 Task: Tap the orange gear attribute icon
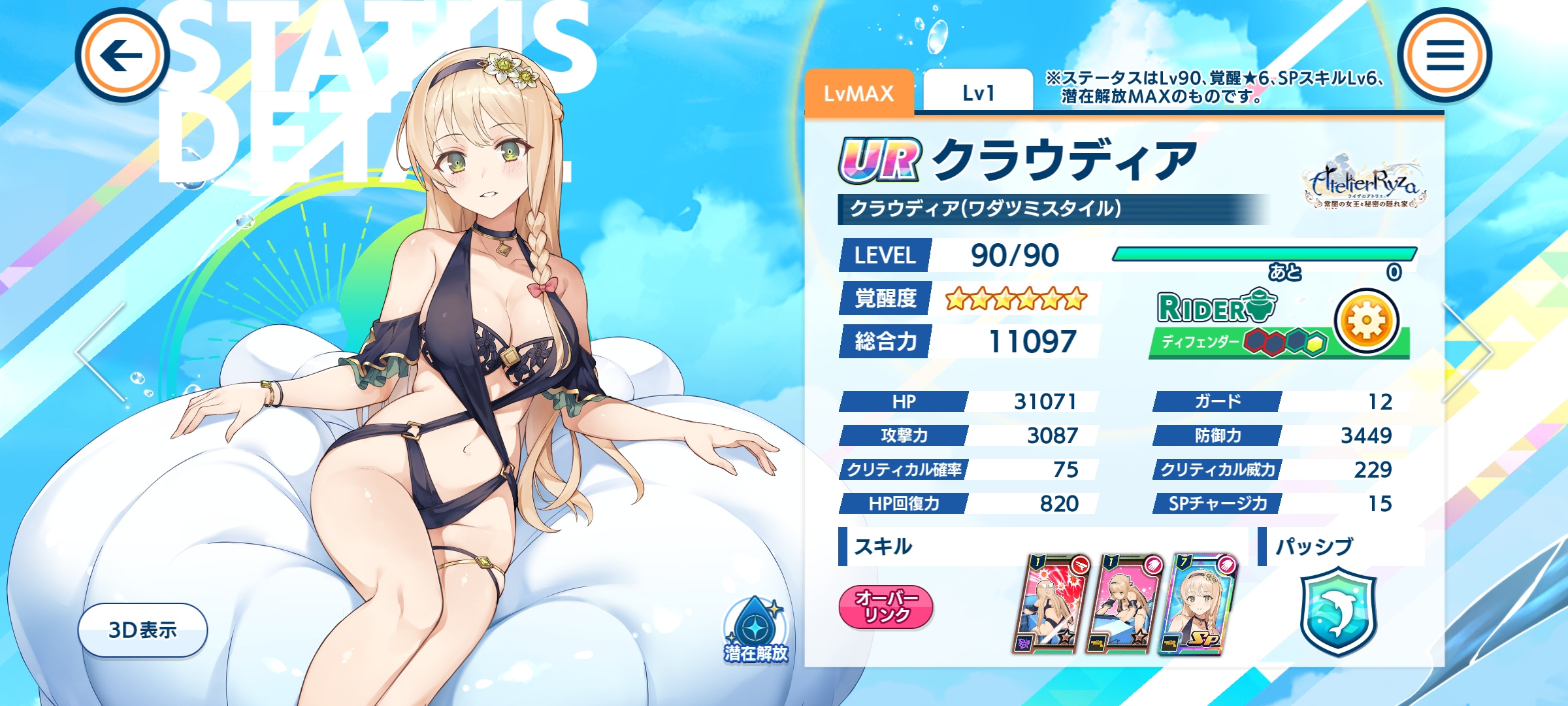tap(1366, 321)
